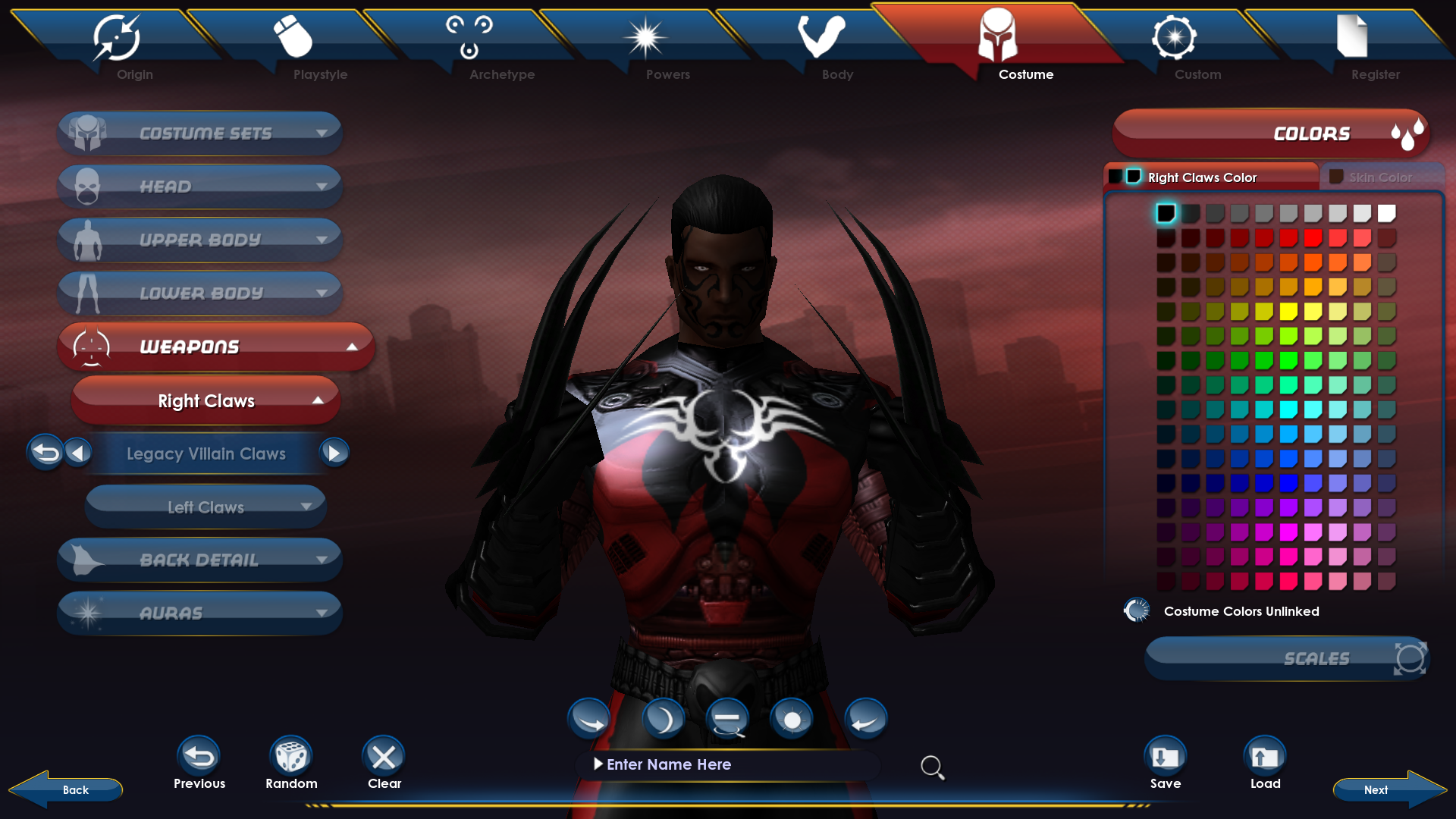Expand the Costume Sets category

tap(200, 133)
